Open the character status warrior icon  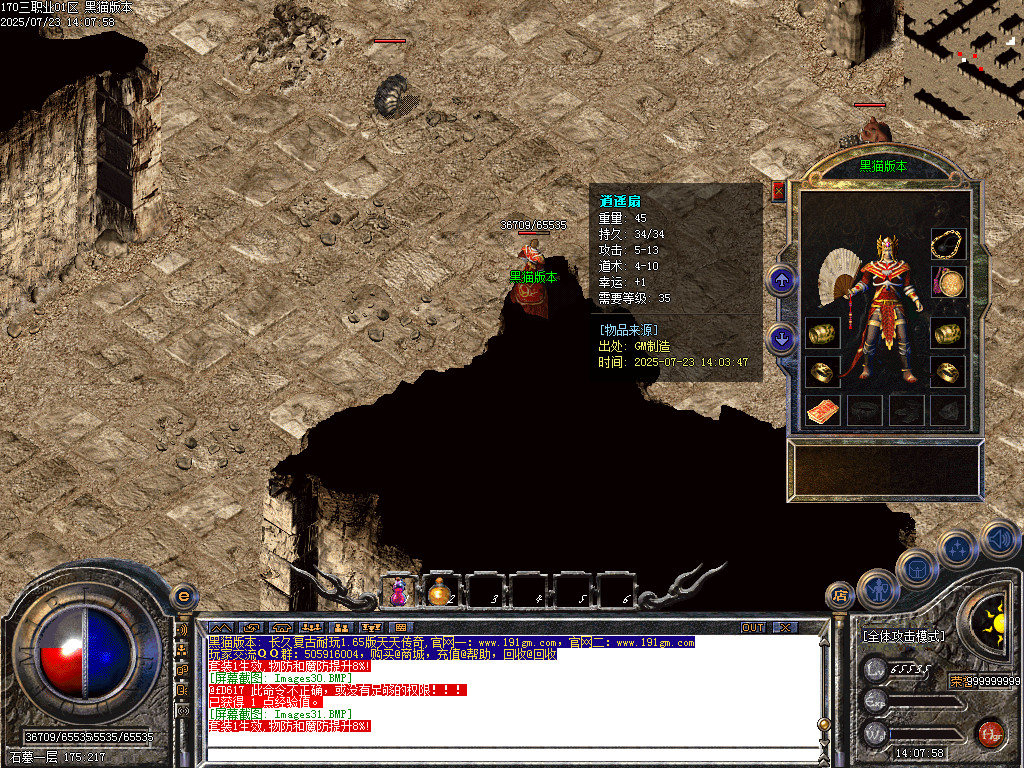click(877, 589)
